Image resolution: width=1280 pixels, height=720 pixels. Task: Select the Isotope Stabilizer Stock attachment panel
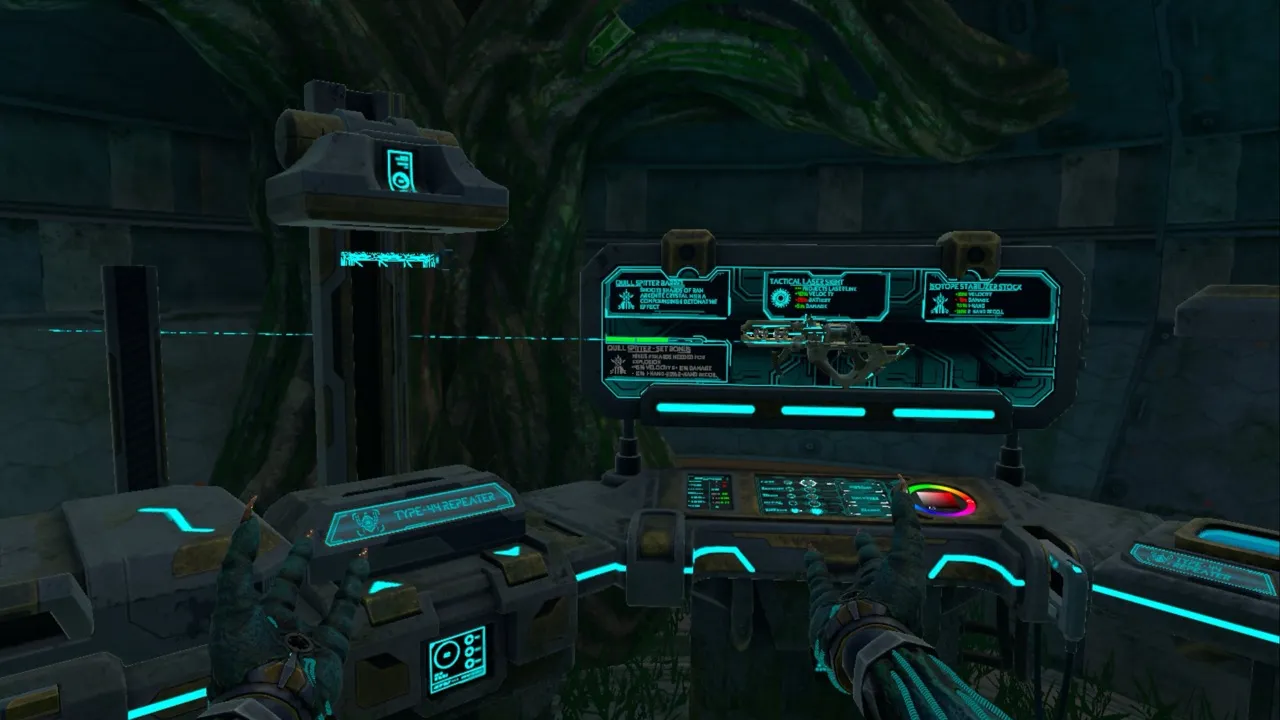click(x=989, y=296)
